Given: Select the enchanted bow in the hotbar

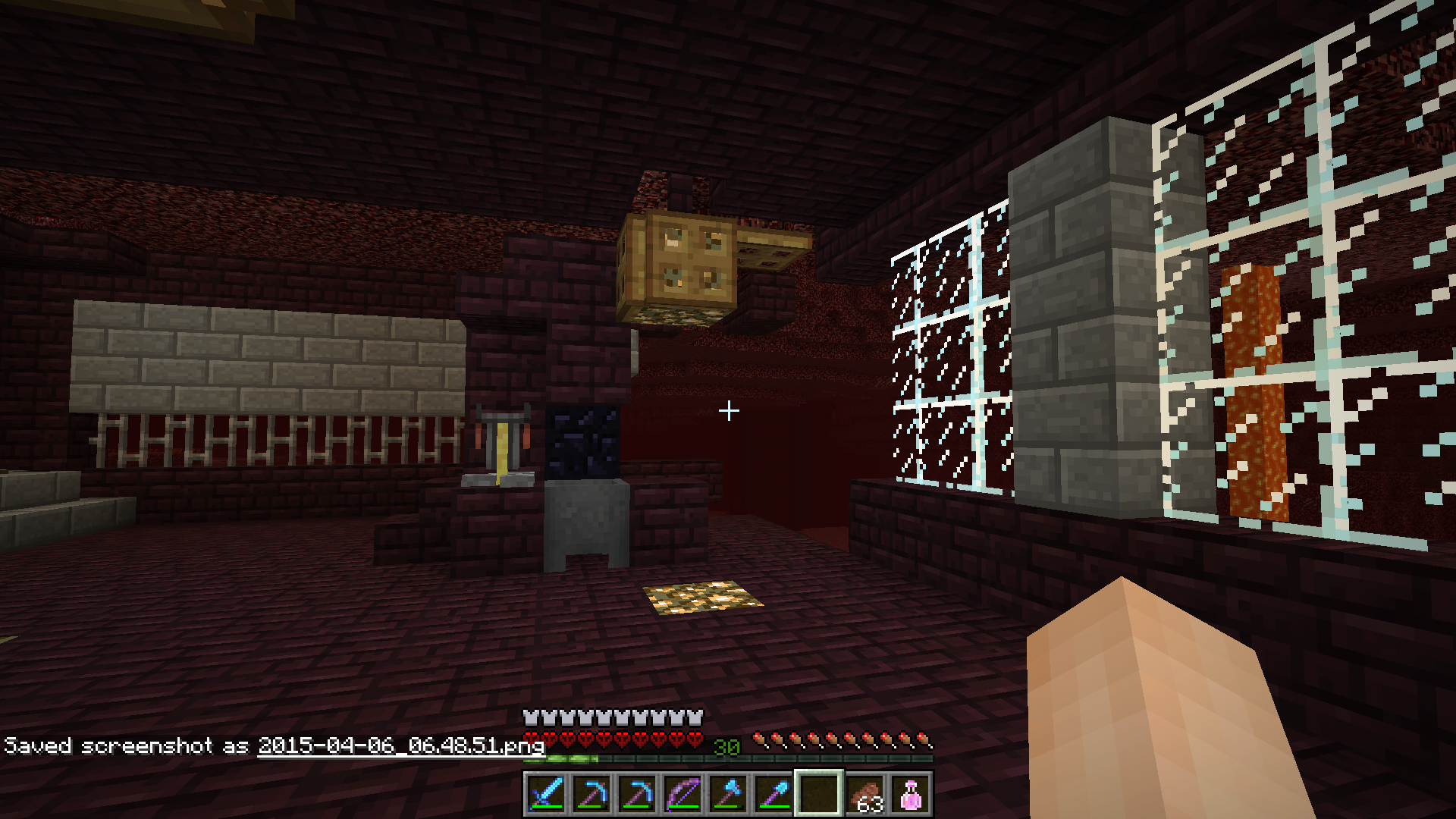Looking at the screenshot, I should coord(683,796).
